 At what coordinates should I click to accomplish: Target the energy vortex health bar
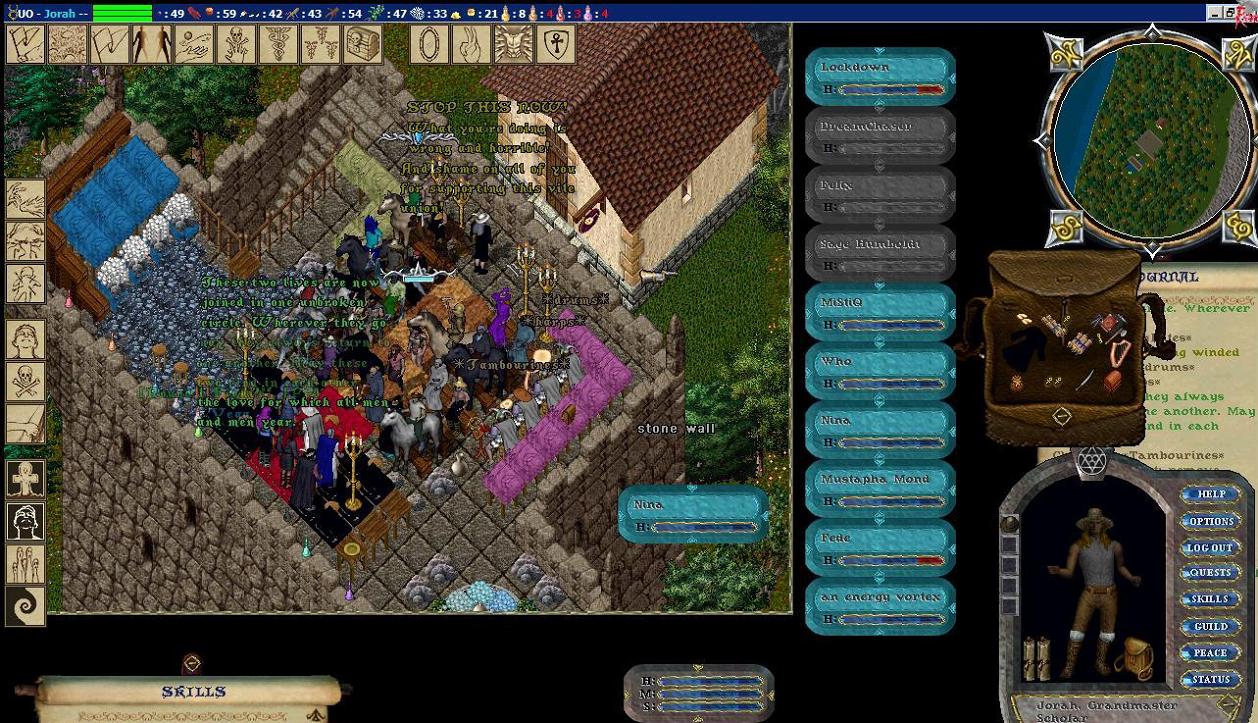(880, 607)
